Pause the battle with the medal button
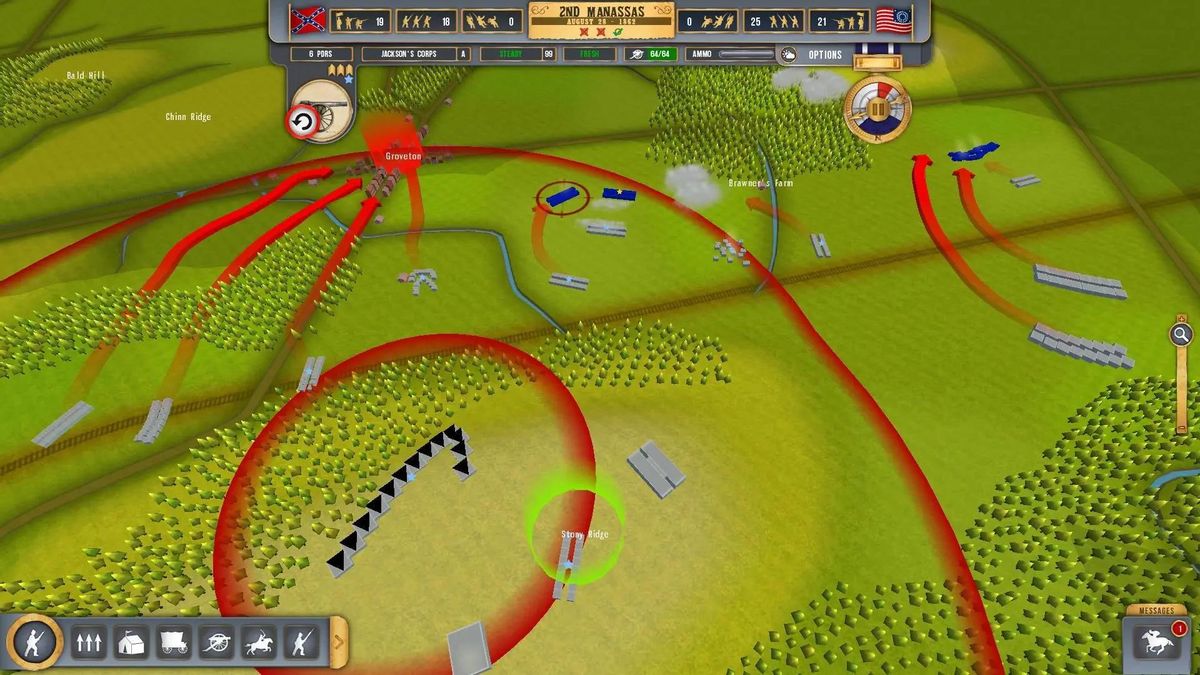1200x675 pixels. [x=877, y=106]
